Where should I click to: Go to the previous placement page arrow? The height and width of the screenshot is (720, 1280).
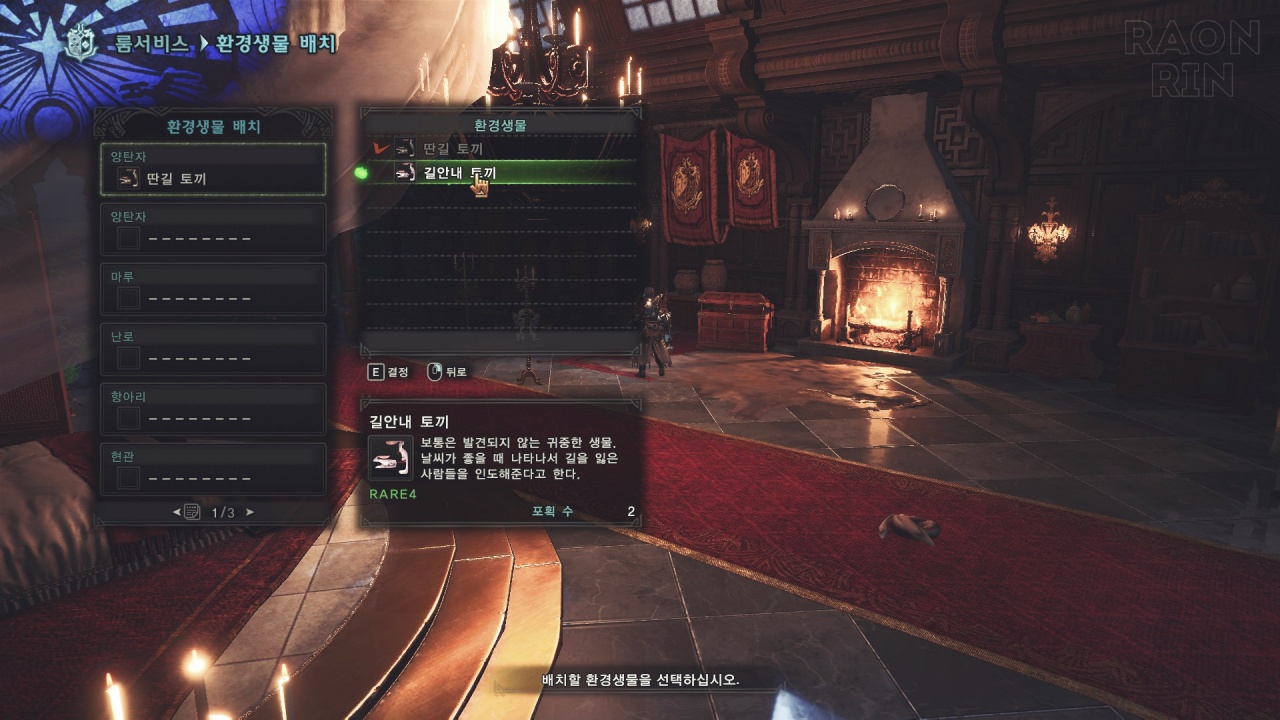177,512
